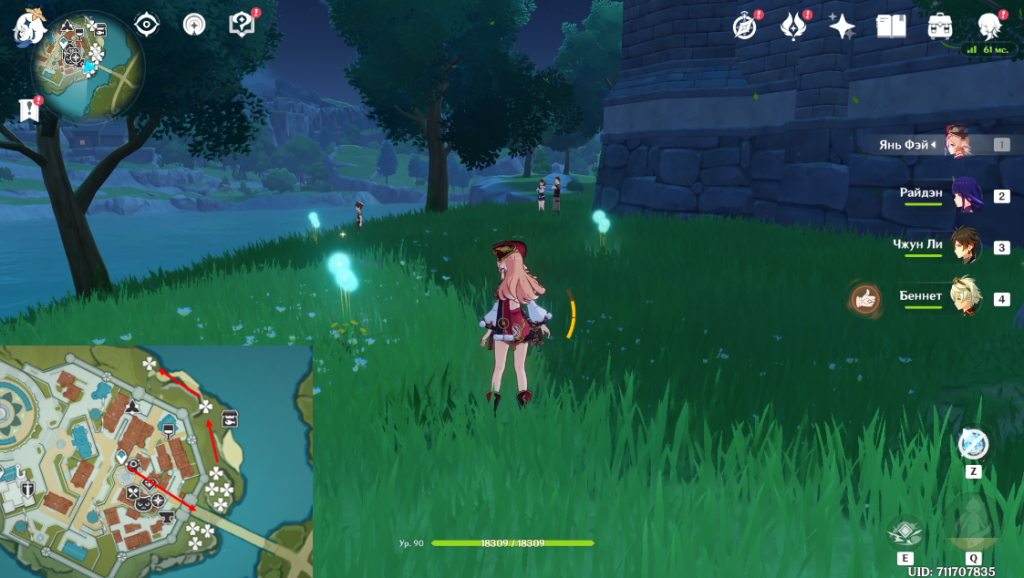Open the four-pointed star wish icon
This screenshot has width=1024, height=578.
point(841,26)
